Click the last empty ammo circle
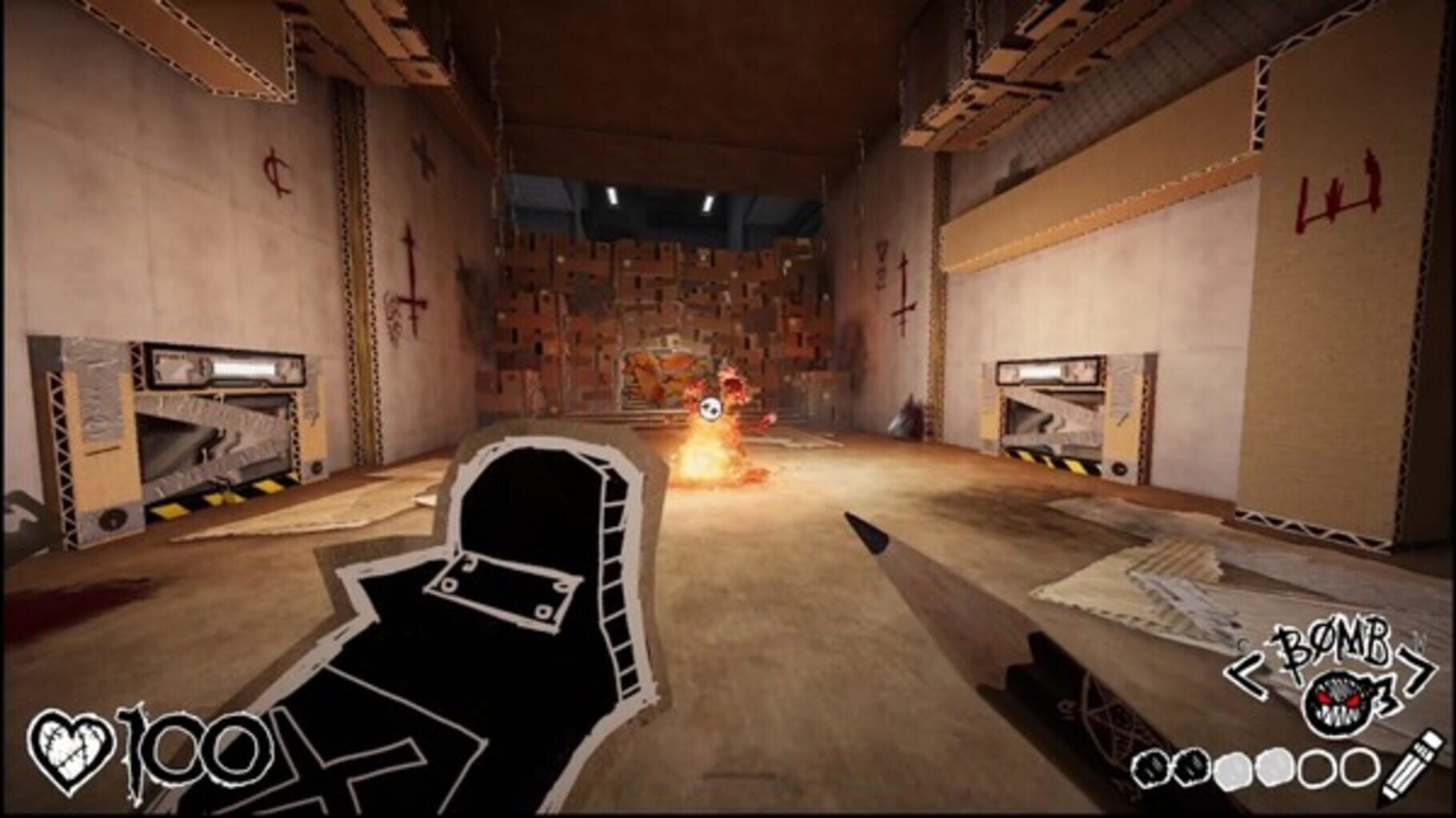The width and height of the screenshot is (1456, 818). (1360, 768)
